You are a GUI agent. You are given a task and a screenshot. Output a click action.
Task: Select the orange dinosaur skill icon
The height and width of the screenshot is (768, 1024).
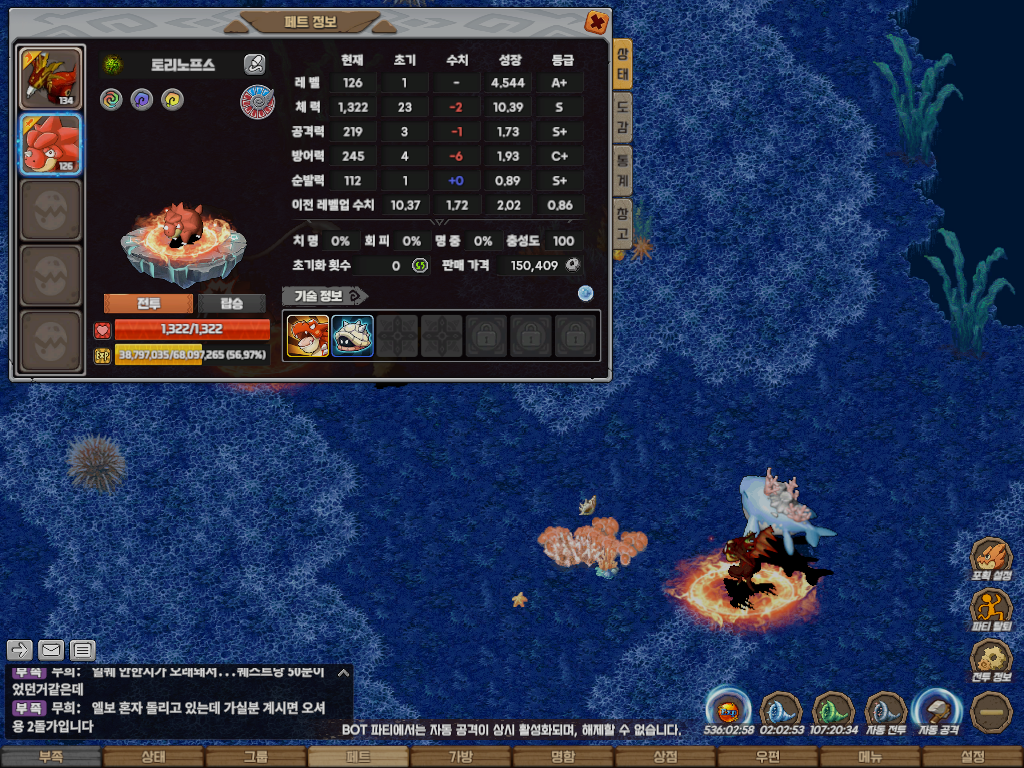tap(308, 336)
